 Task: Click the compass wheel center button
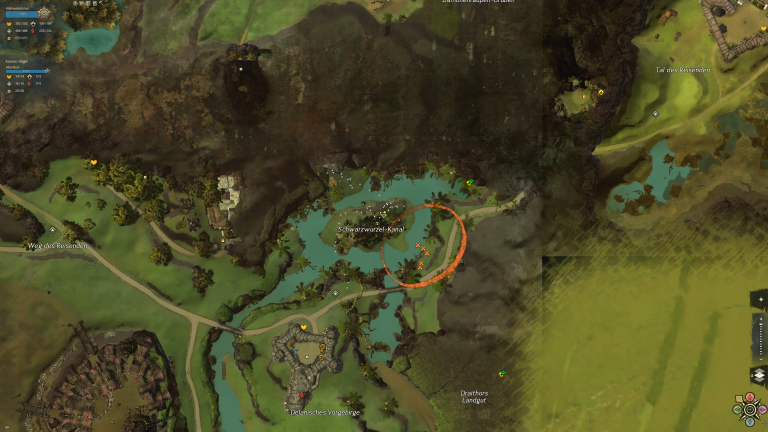[750, 409]
